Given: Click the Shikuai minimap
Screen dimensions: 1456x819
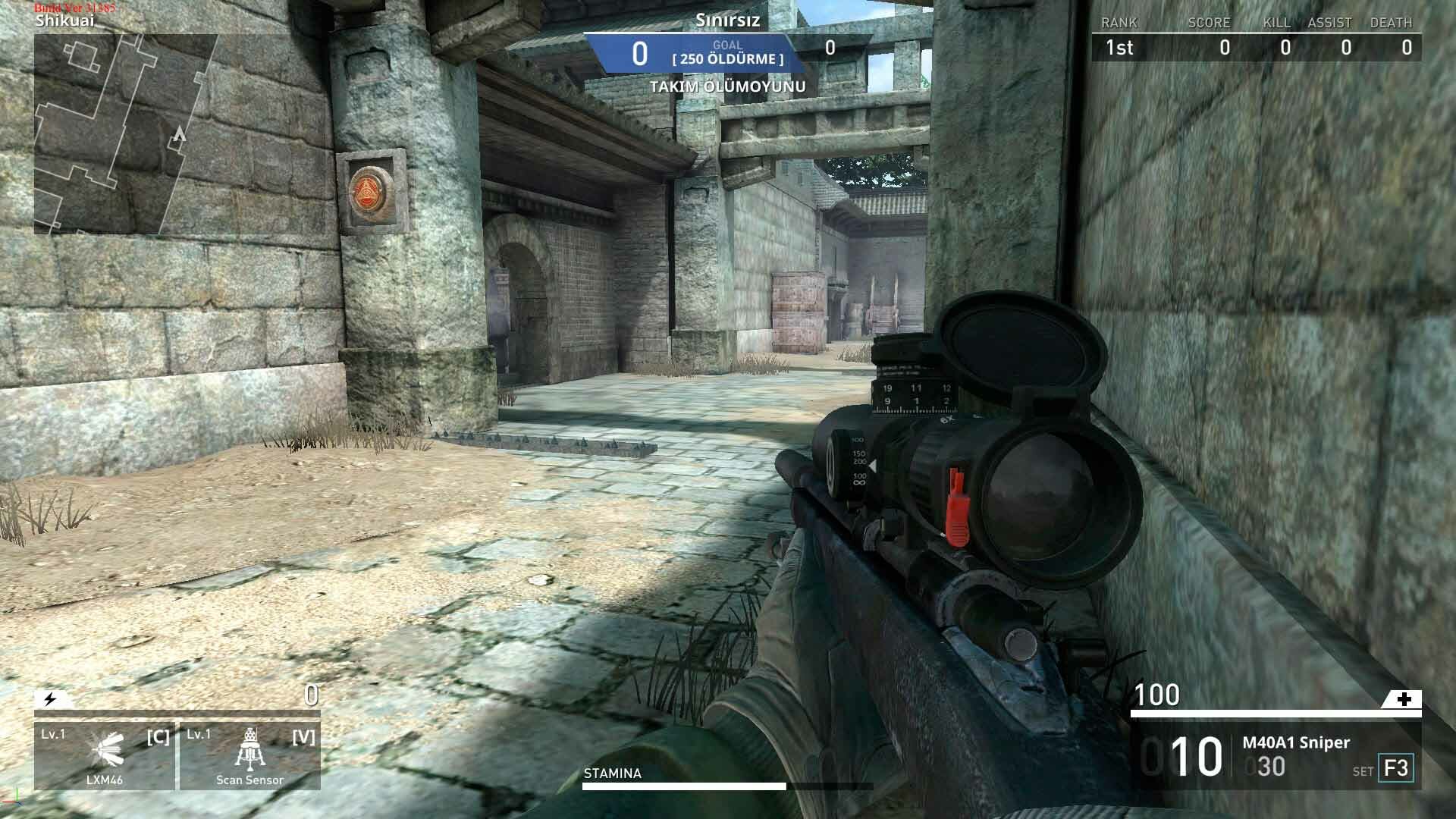Looking at the screenshot, I should 125,133.
